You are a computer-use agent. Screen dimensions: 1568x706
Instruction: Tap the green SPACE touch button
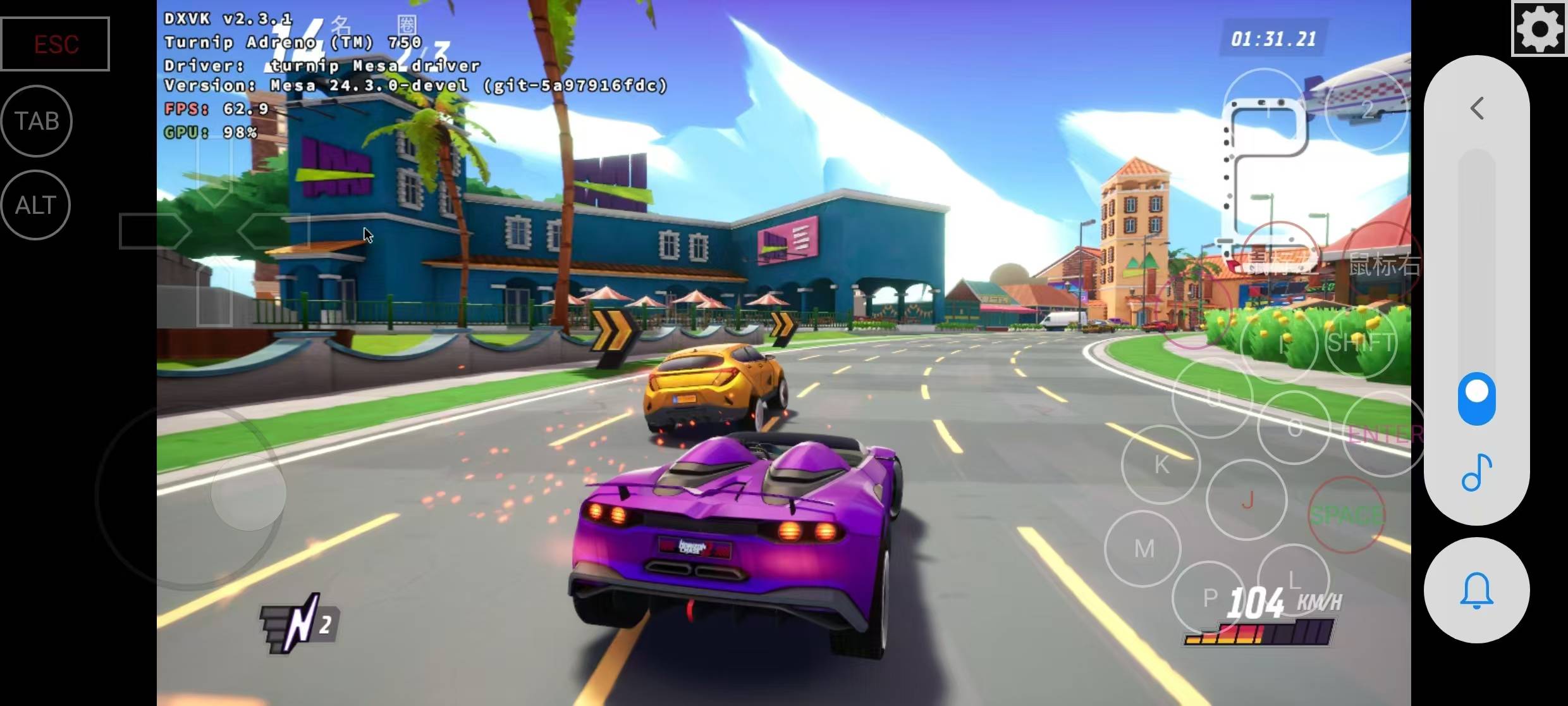pyautogui.click(x=1347, y=515)
